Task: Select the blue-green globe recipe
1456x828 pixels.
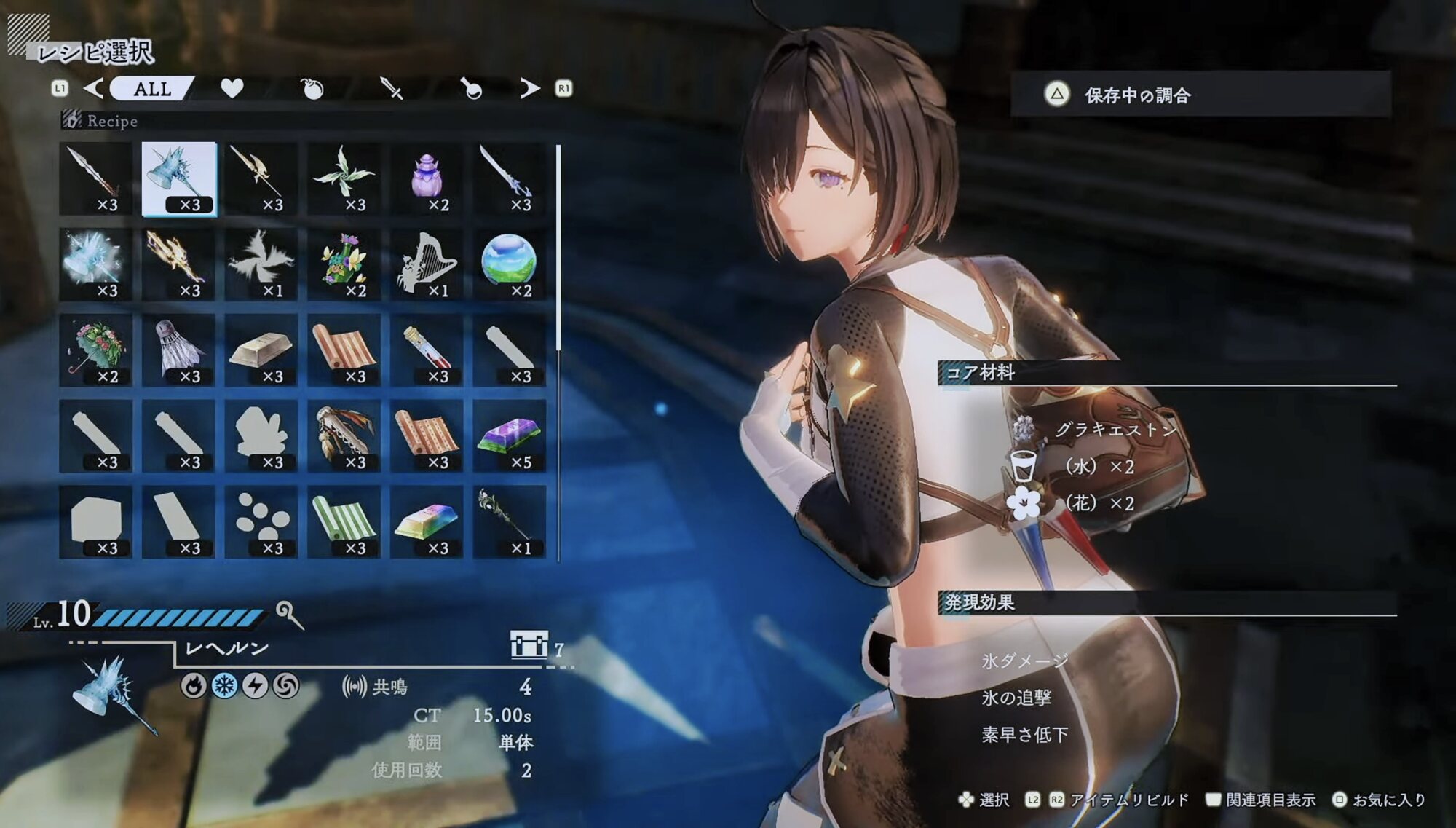Action: pos(509,264)
